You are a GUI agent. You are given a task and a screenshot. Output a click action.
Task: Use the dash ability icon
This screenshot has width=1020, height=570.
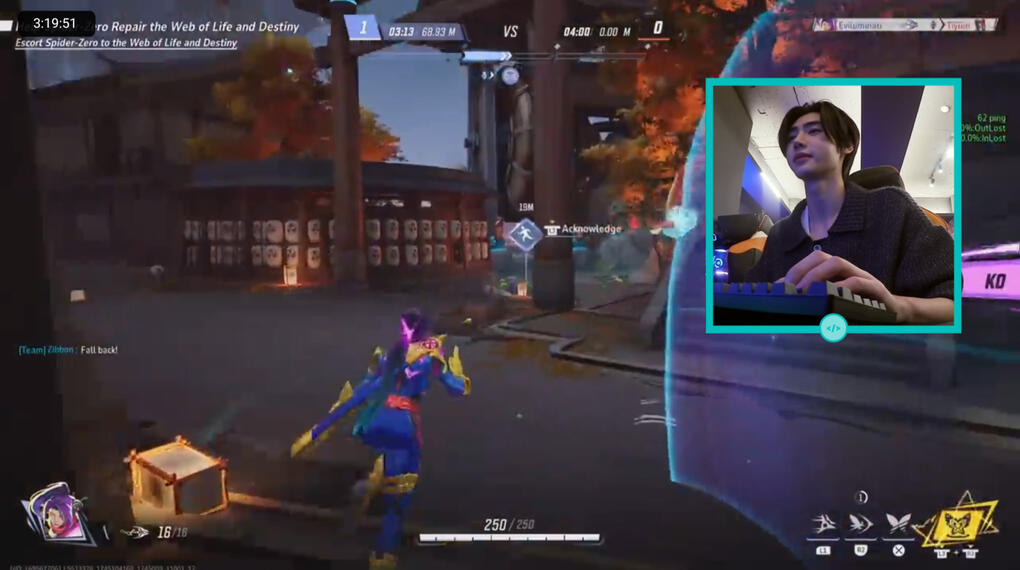pos(823,524)
